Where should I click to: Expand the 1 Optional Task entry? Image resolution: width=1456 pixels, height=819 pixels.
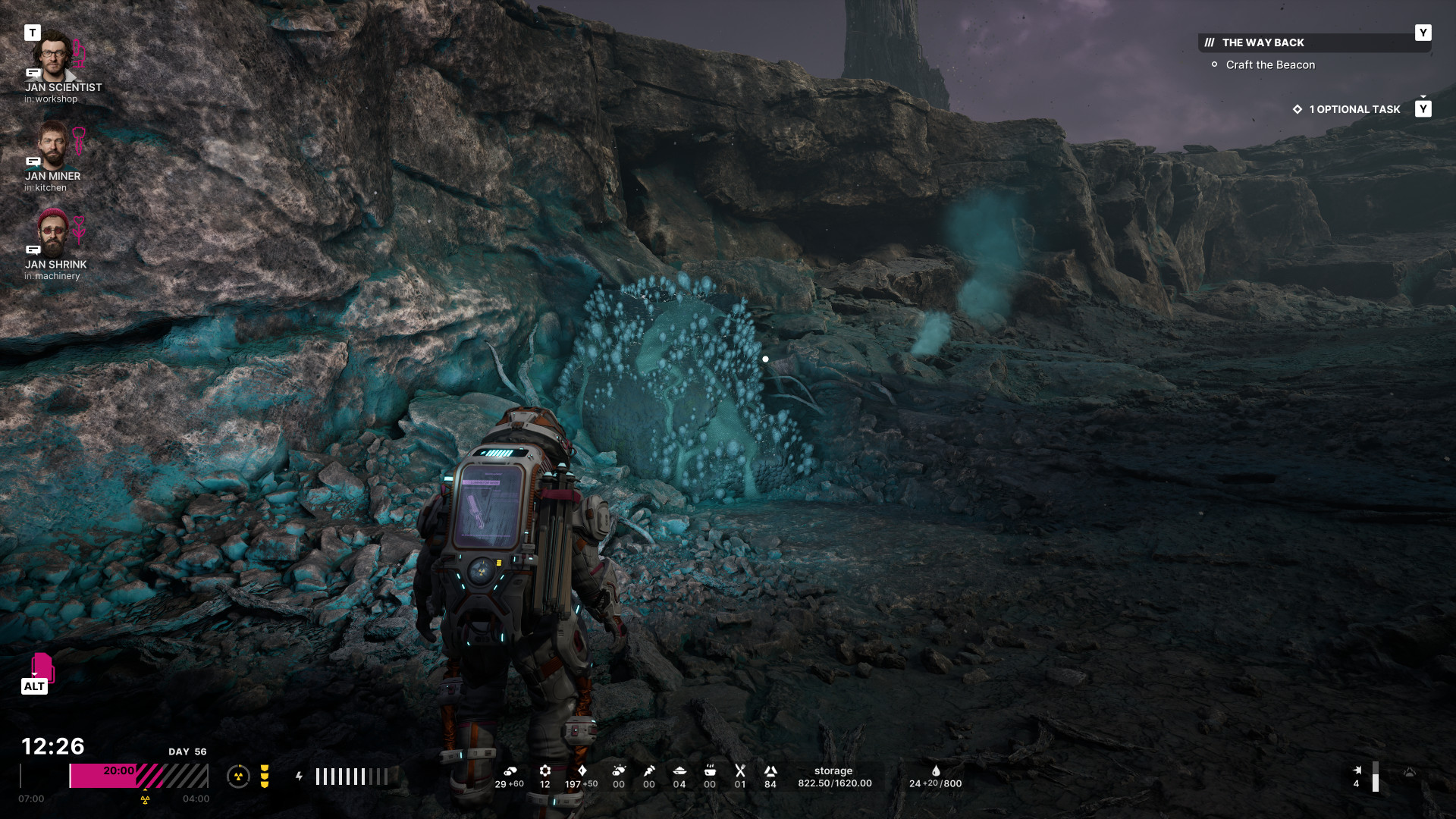coord(1354,109)
